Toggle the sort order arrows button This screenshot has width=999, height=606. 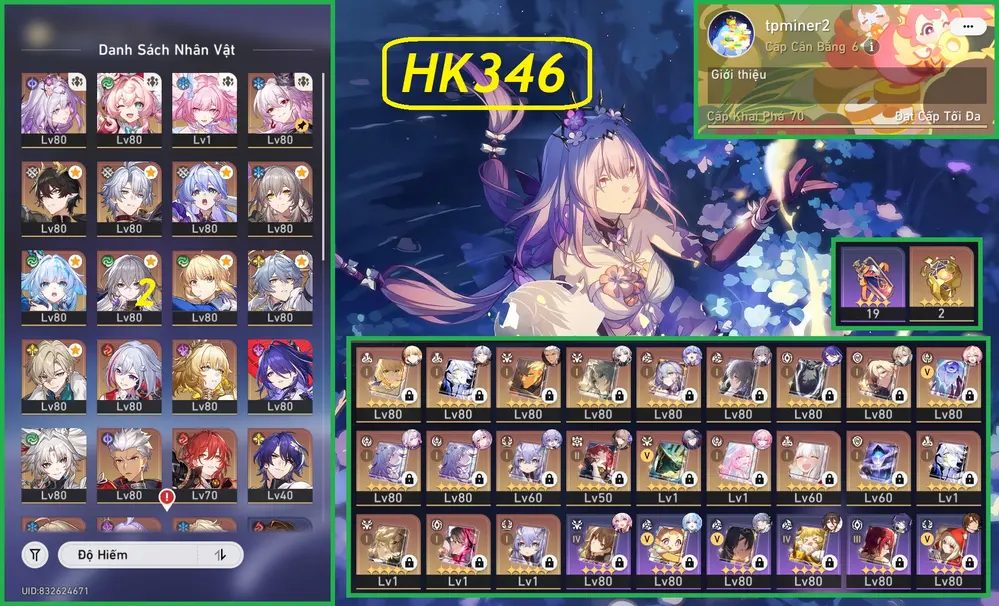pyautogui.click(x=219, y=554)
